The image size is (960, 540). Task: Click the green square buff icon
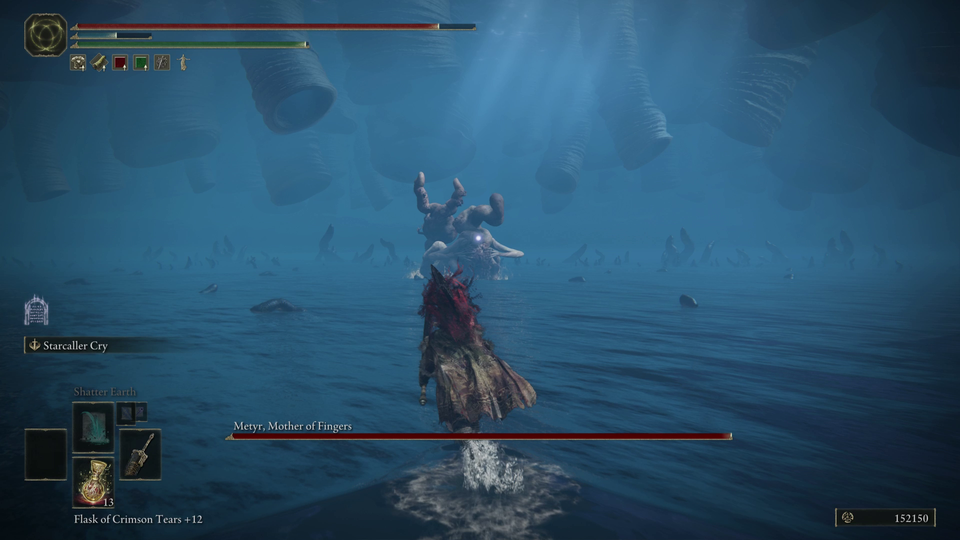pyautogui.click(x=141, y=63)
